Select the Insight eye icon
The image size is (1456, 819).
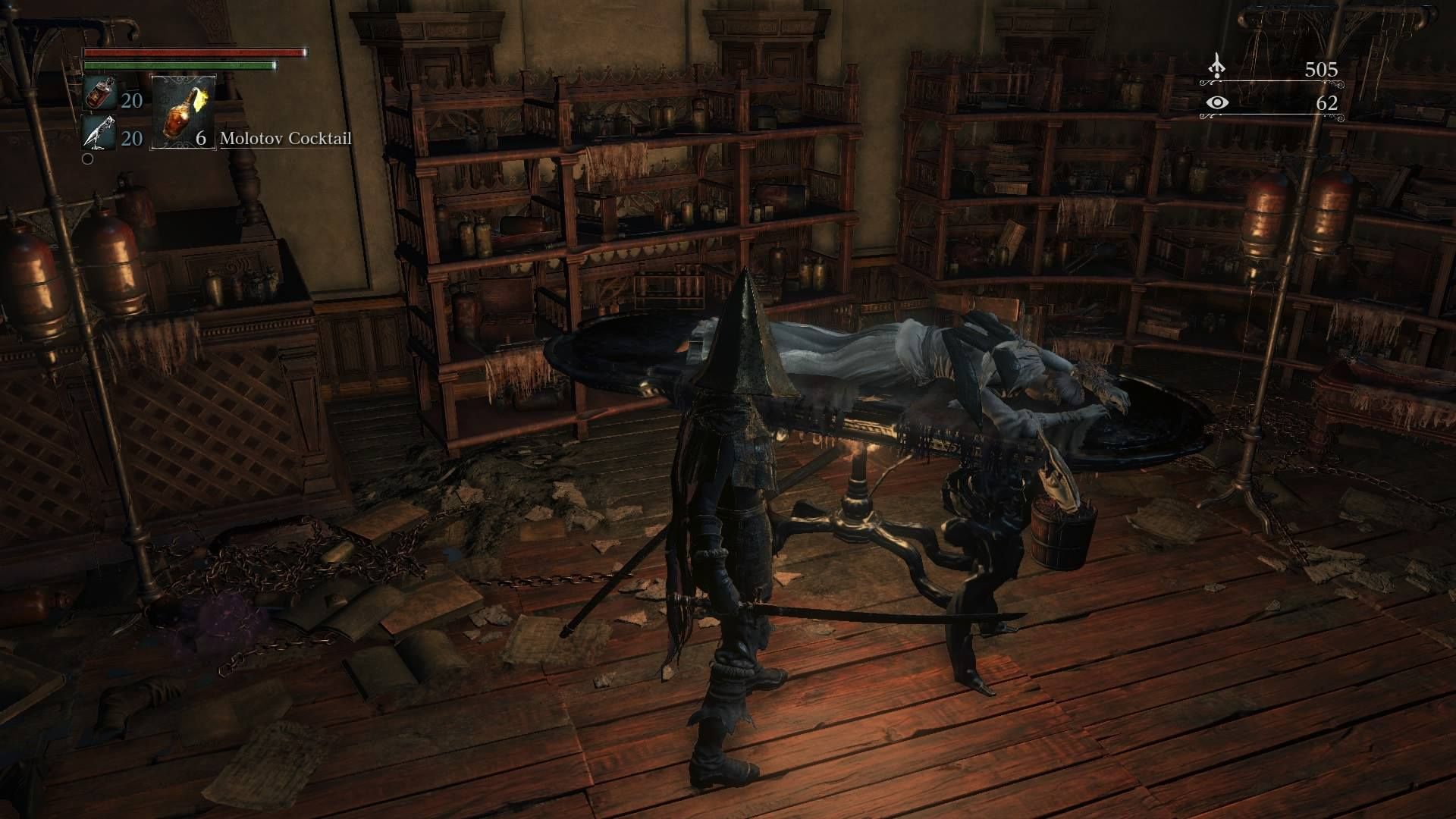click(1217, 103)
